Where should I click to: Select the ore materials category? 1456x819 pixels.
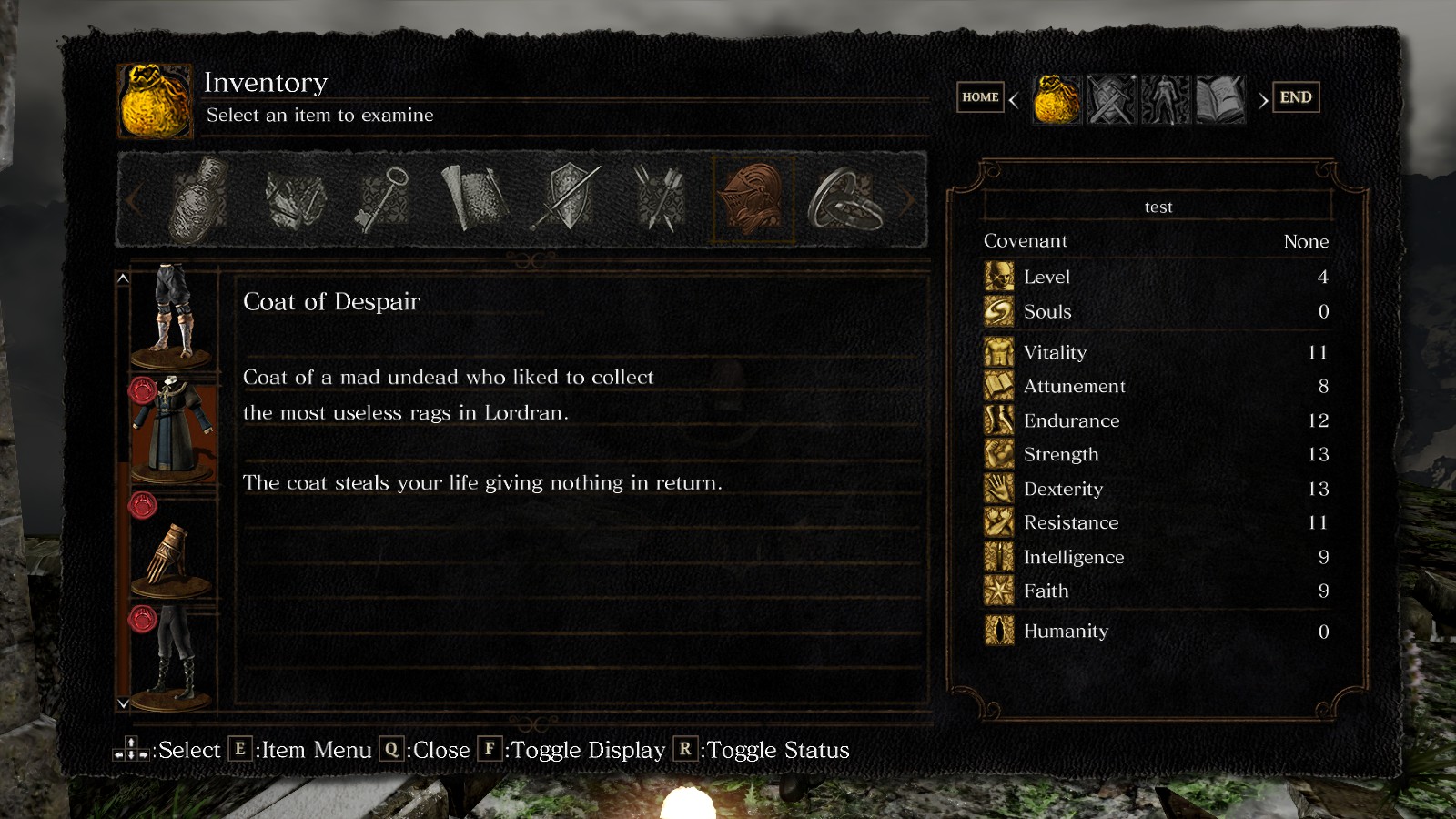[x=295, y=199]
